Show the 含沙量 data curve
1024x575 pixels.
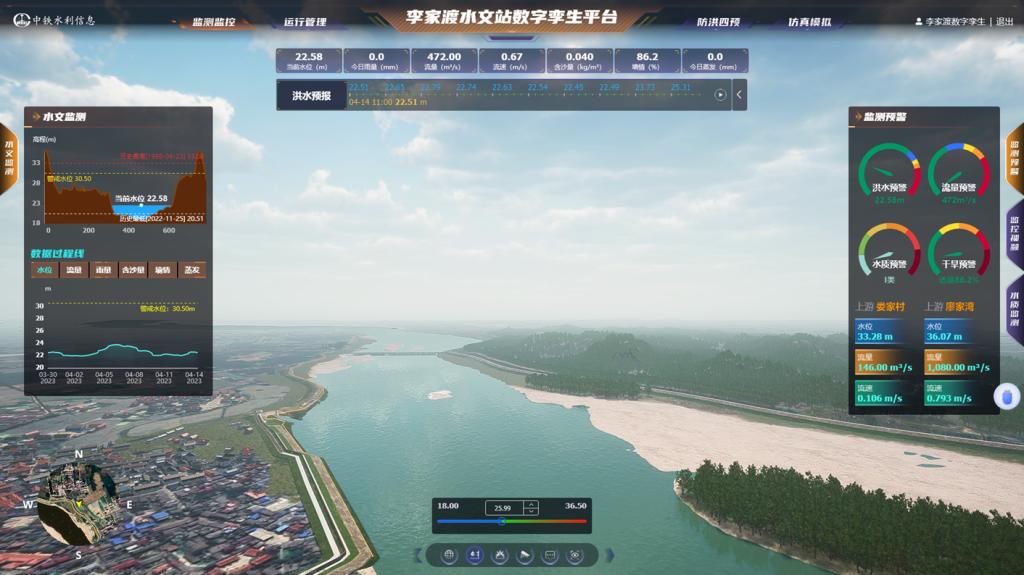pos(133,270)
